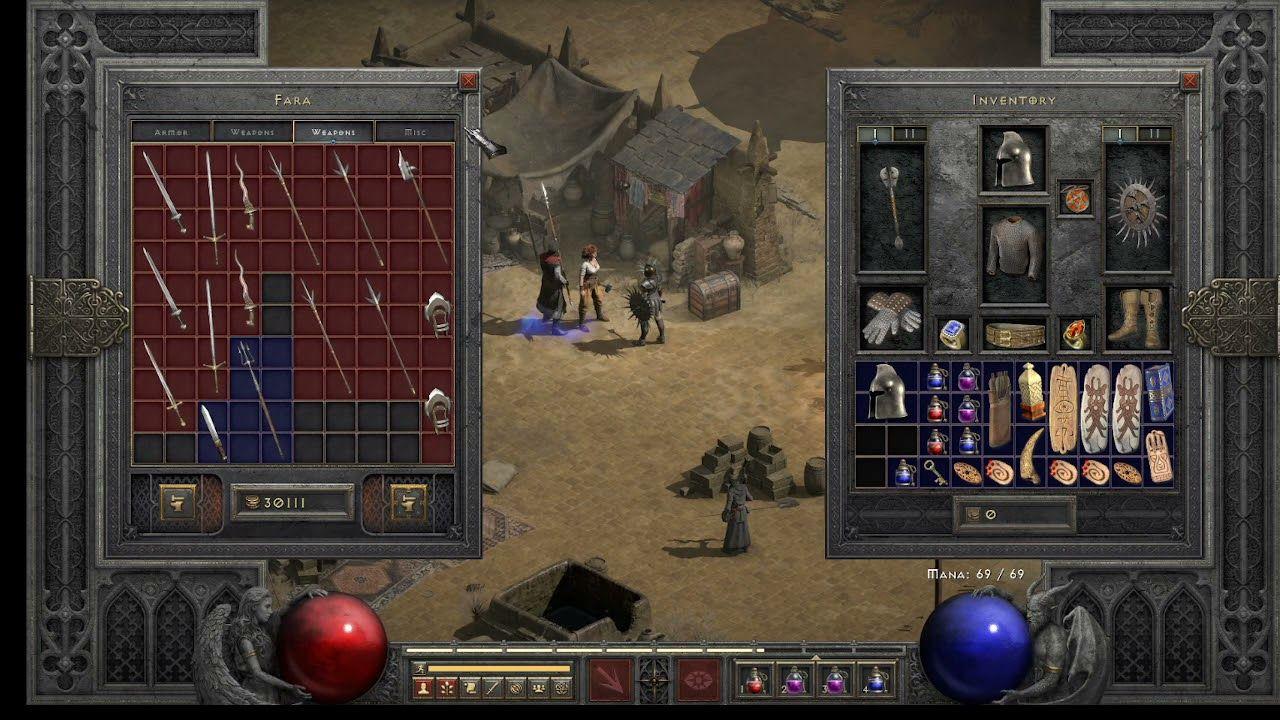This screenshot has width=1280, height=720.
Task: Switch to the Armor shop tab
Action: click(171, 132)
